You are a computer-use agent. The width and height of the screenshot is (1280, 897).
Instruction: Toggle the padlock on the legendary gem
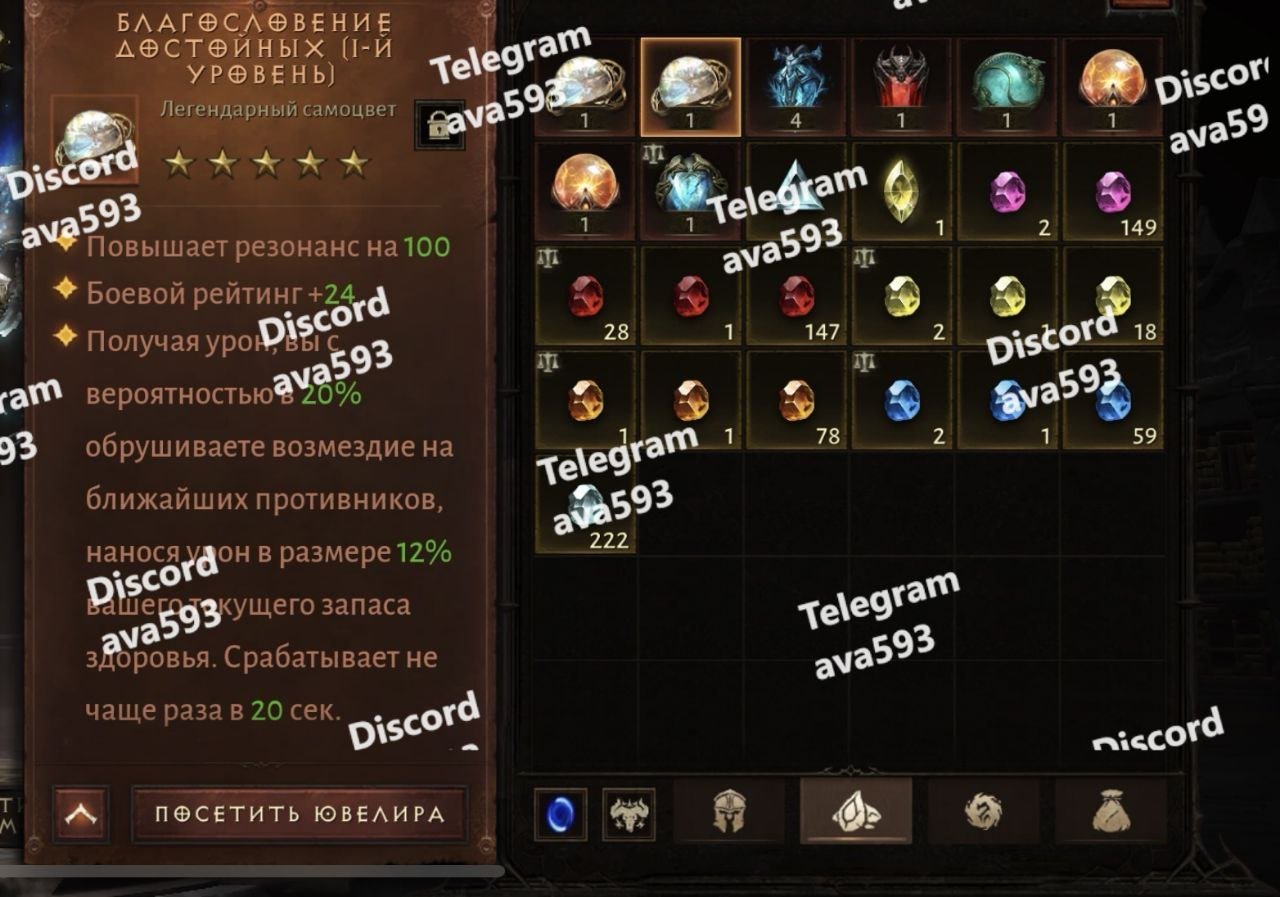tap(439, 125)
